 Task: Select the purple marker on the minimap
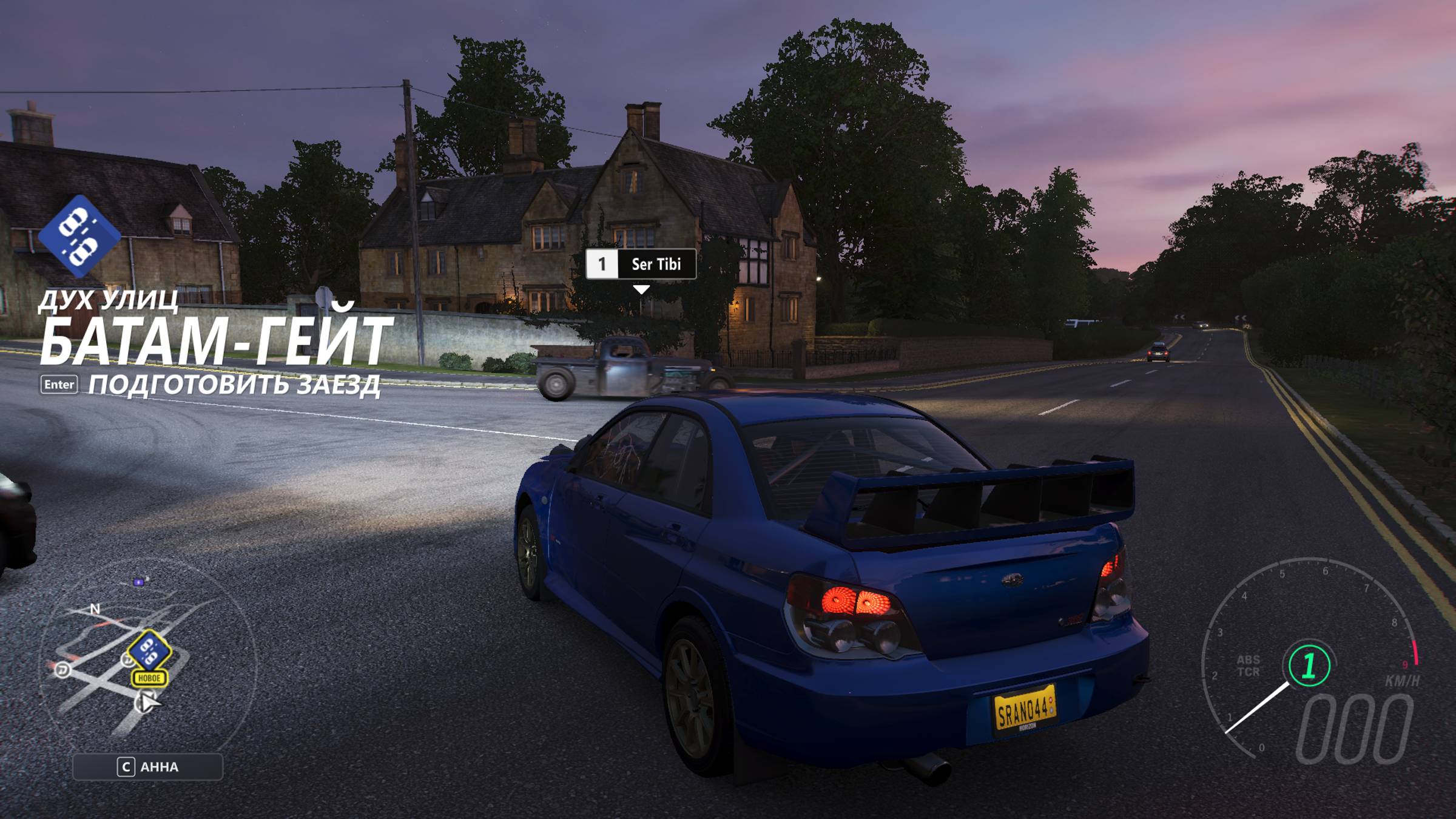139,582
